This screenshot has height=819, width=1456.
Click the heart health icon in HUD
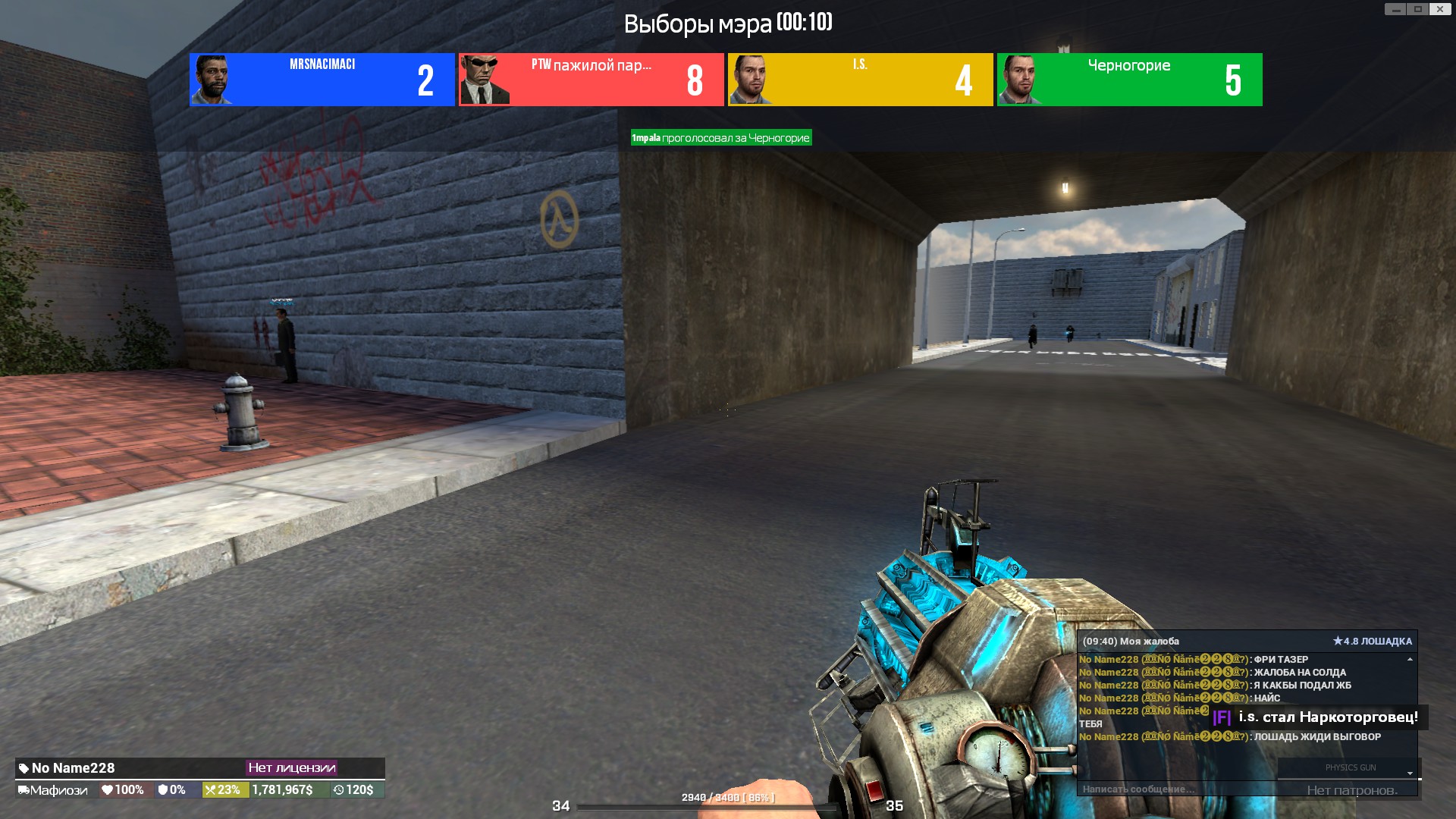(108, 790)
